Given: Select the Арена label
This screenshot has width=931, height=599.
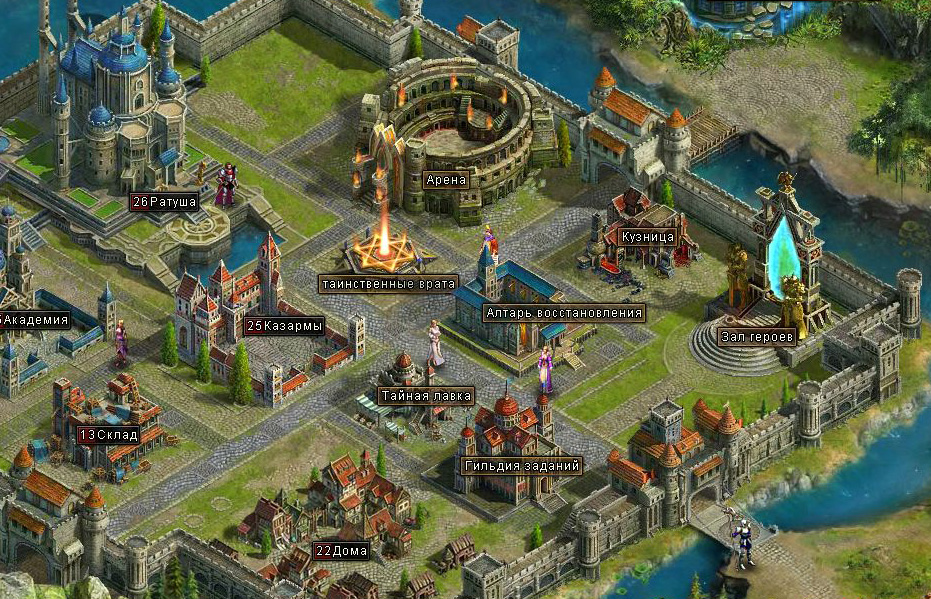Looking at the screenshot, I should 445,181.
